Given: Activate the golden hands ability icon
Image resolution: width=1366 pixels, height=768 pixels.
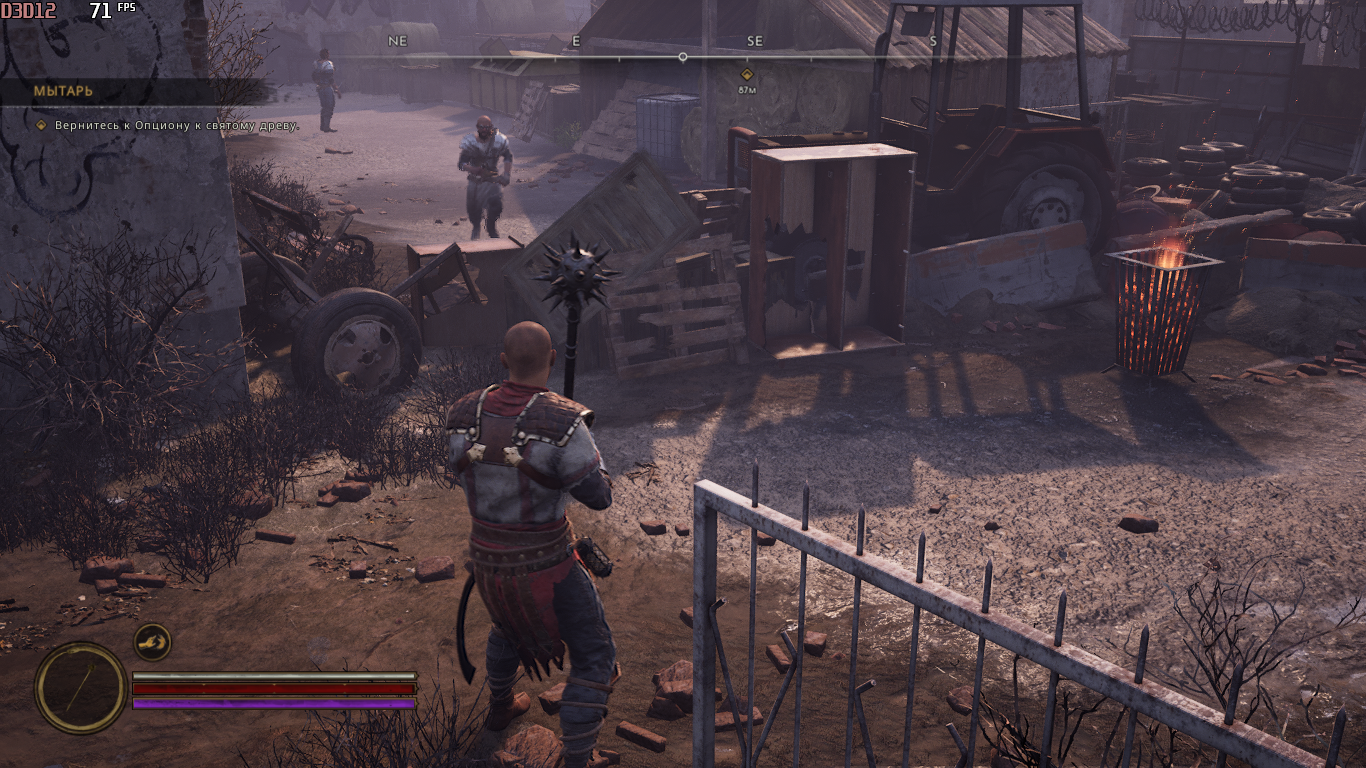Looking at the screenshot, I should pos(152,642).
